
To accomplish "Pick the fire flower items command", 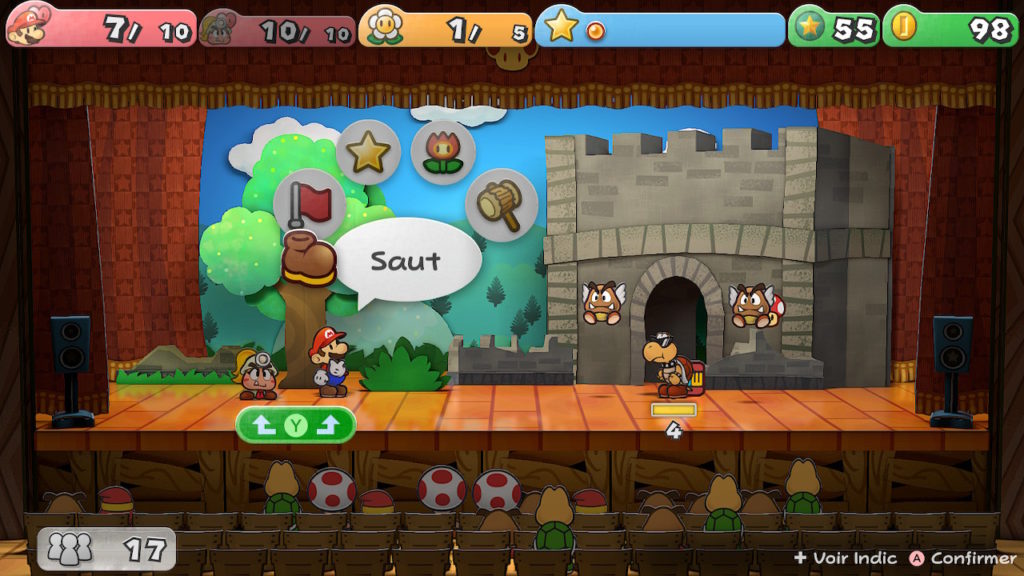I will pos(442,152).
